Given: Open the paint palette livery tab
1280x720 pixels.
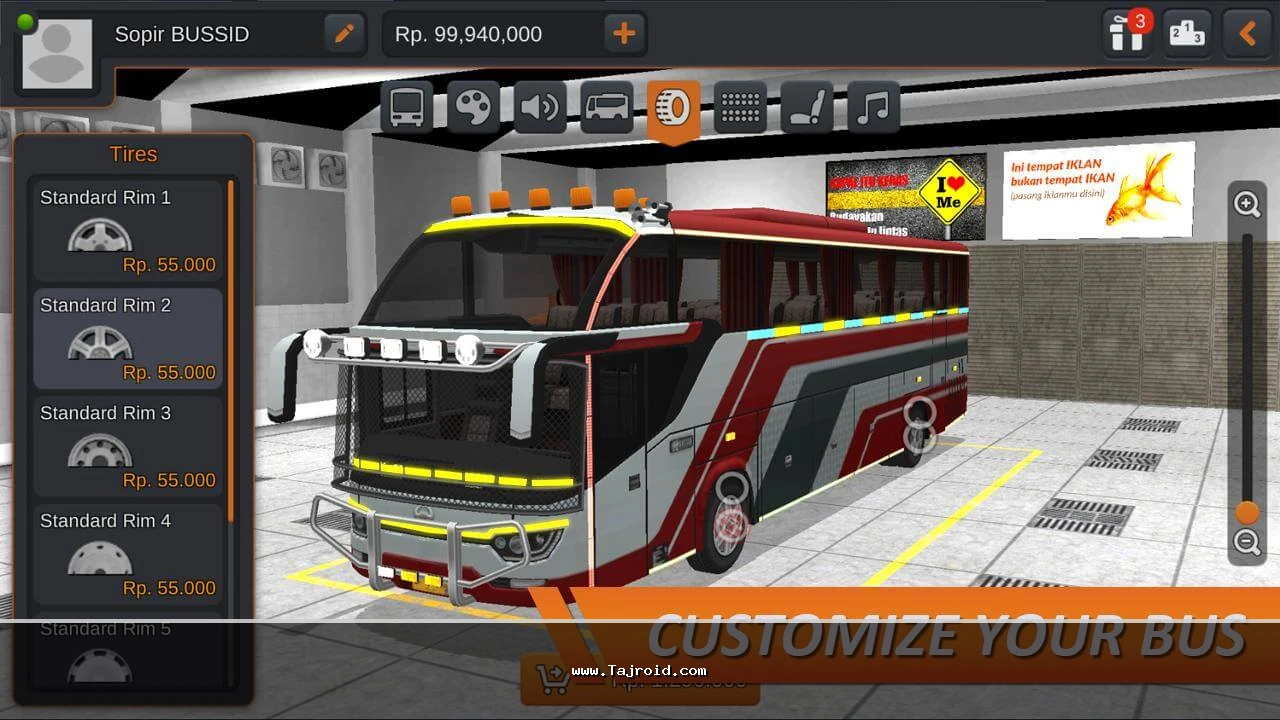Looking at the screenshot, I should click(473, 107).
